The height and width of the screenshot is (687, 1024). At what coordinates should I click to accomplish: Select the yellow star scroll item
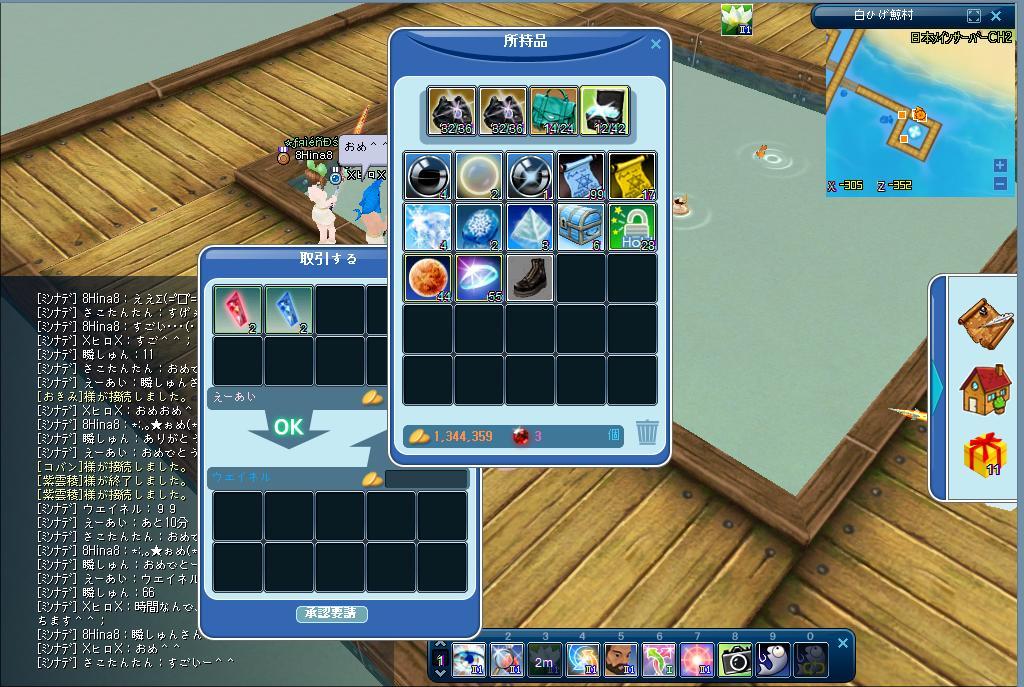point(632,176)
